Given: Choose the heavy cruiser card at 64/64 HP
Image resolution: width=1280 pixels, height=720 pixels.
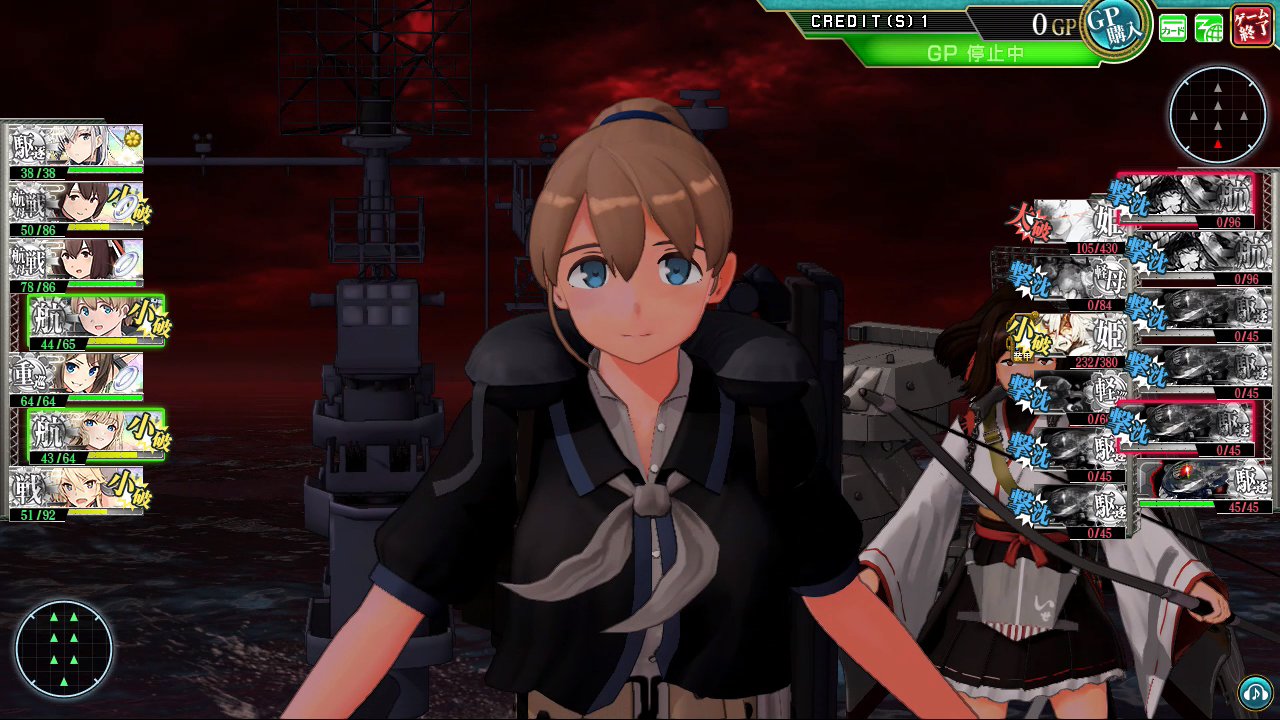Looking at the screenshot, I should click(x=76, y=379).
